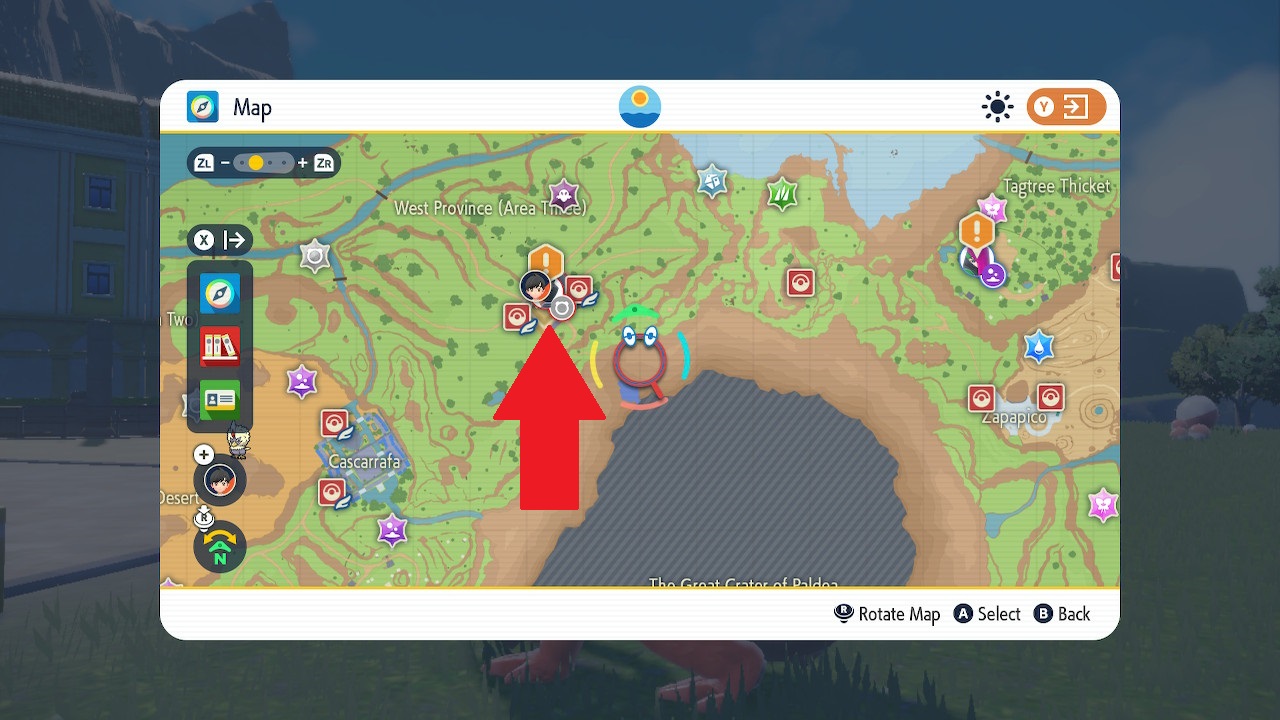Click Back next to the B button
Viewport: 1280px width, 720px height.
tap(1070, 614)
